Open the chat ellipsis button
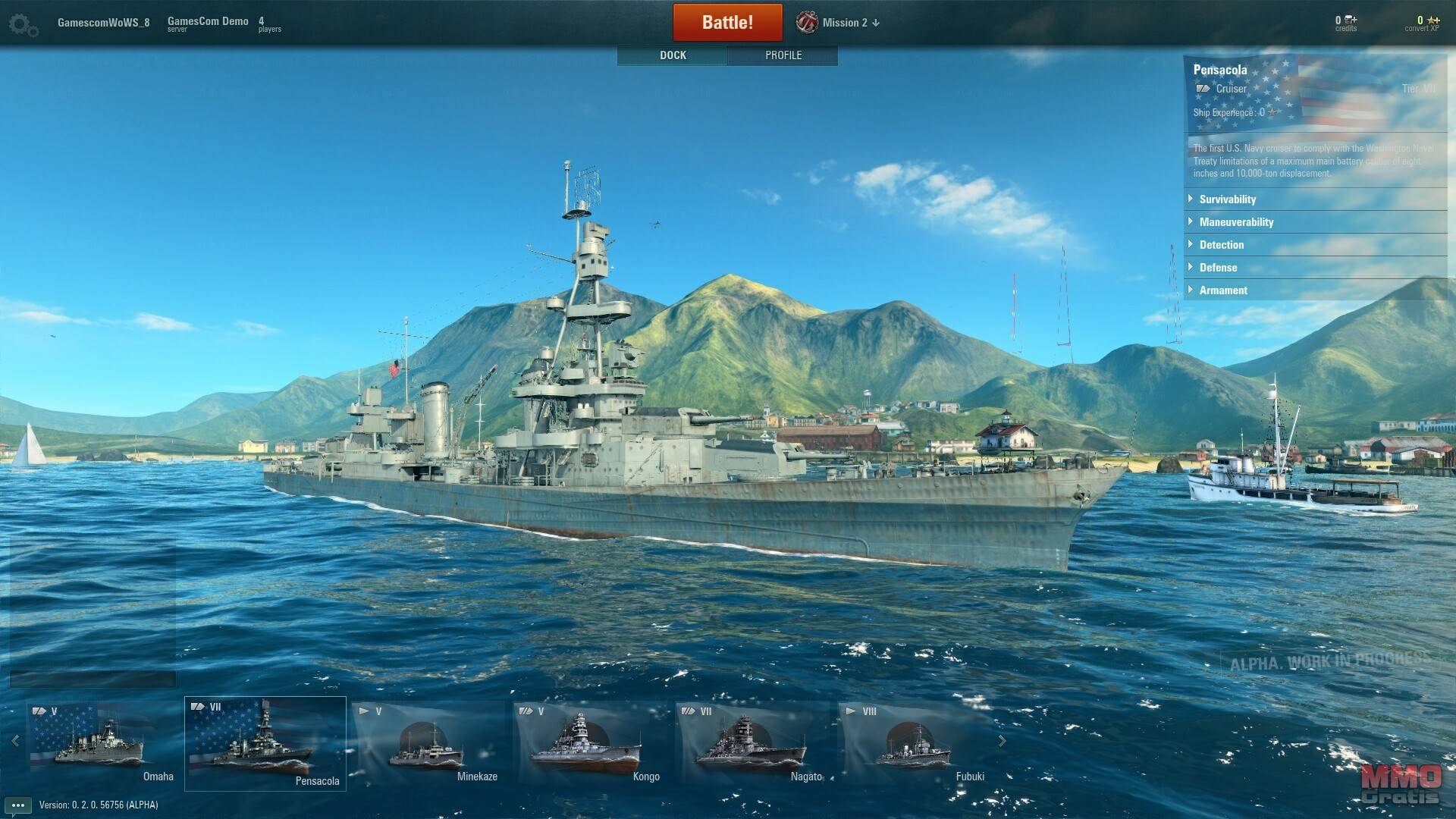 [x=18, y=805]
